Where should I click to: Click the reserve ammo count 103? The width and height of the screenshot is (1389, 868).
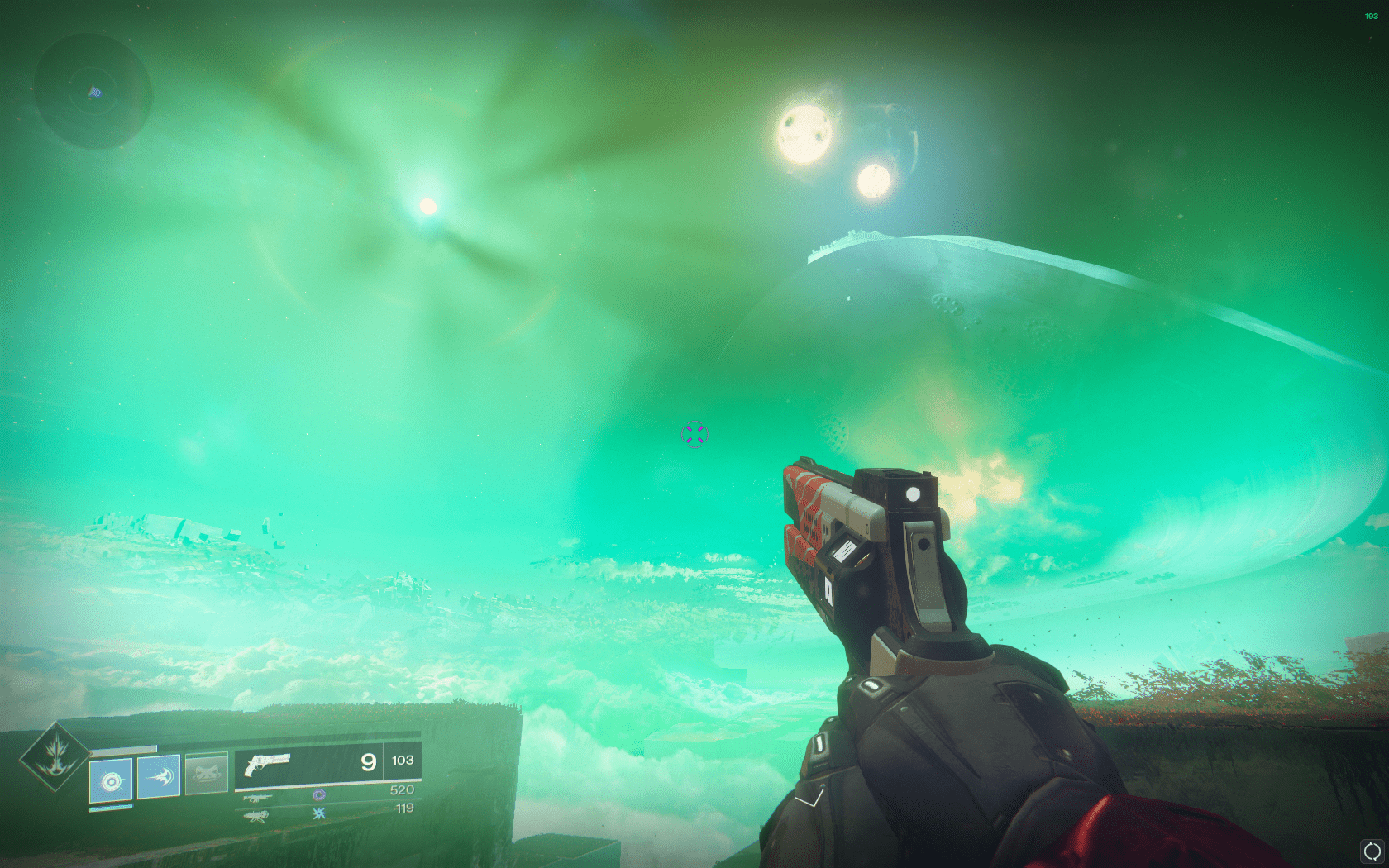click(402, 761)
